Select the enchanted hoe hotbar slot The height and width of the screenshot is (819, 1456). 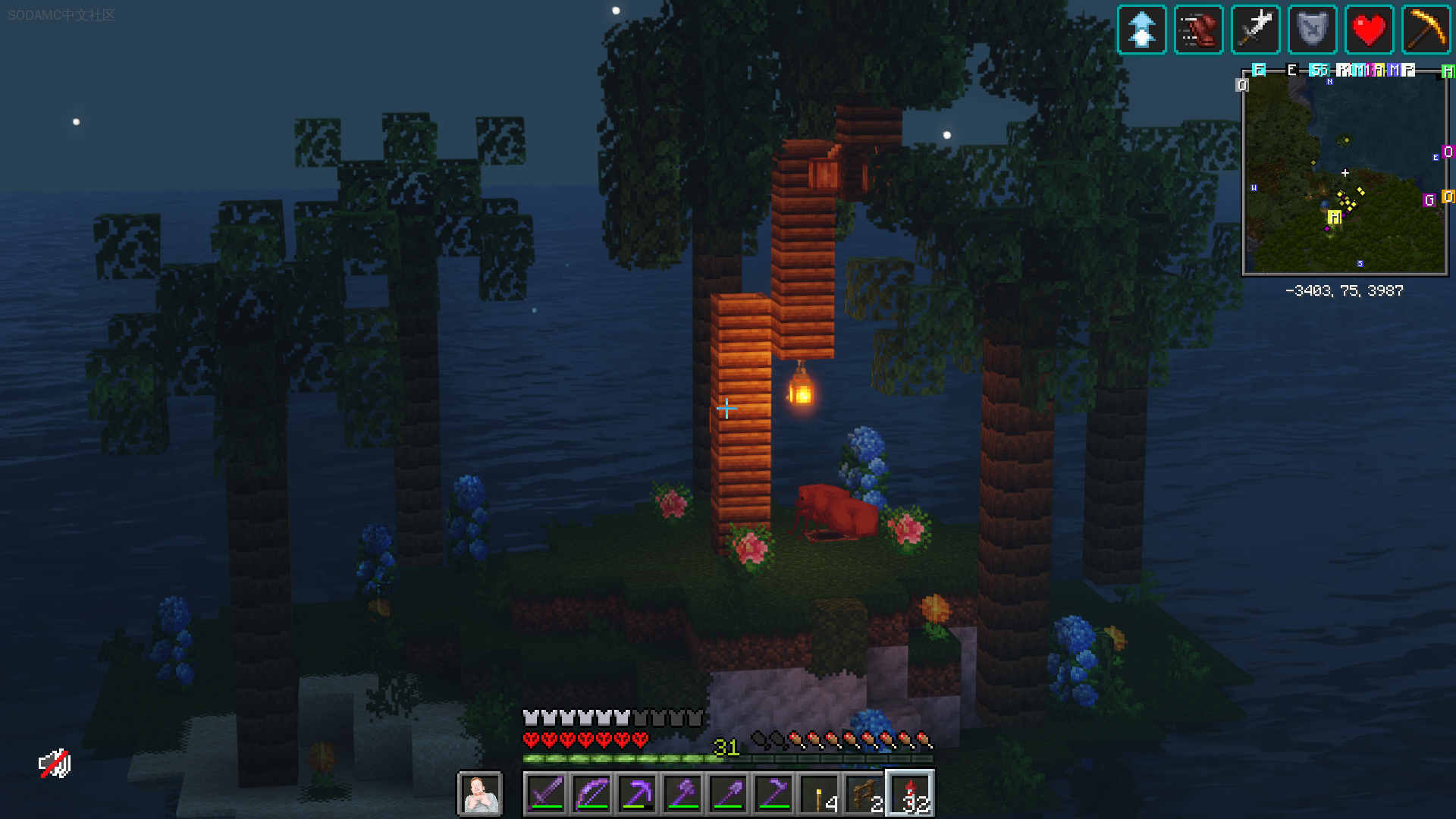point(773,794)
